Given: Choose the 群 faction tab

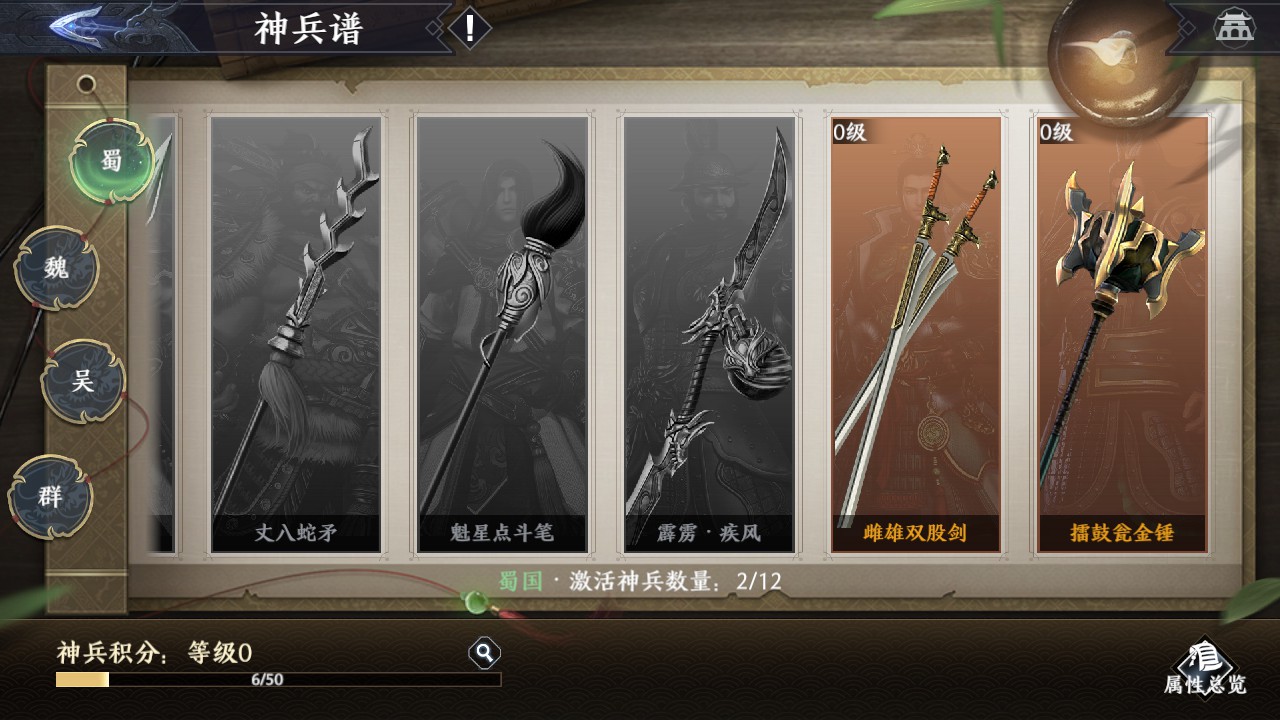Looking at the screenshot, I should pyautogui.click(x=51, y=496).
